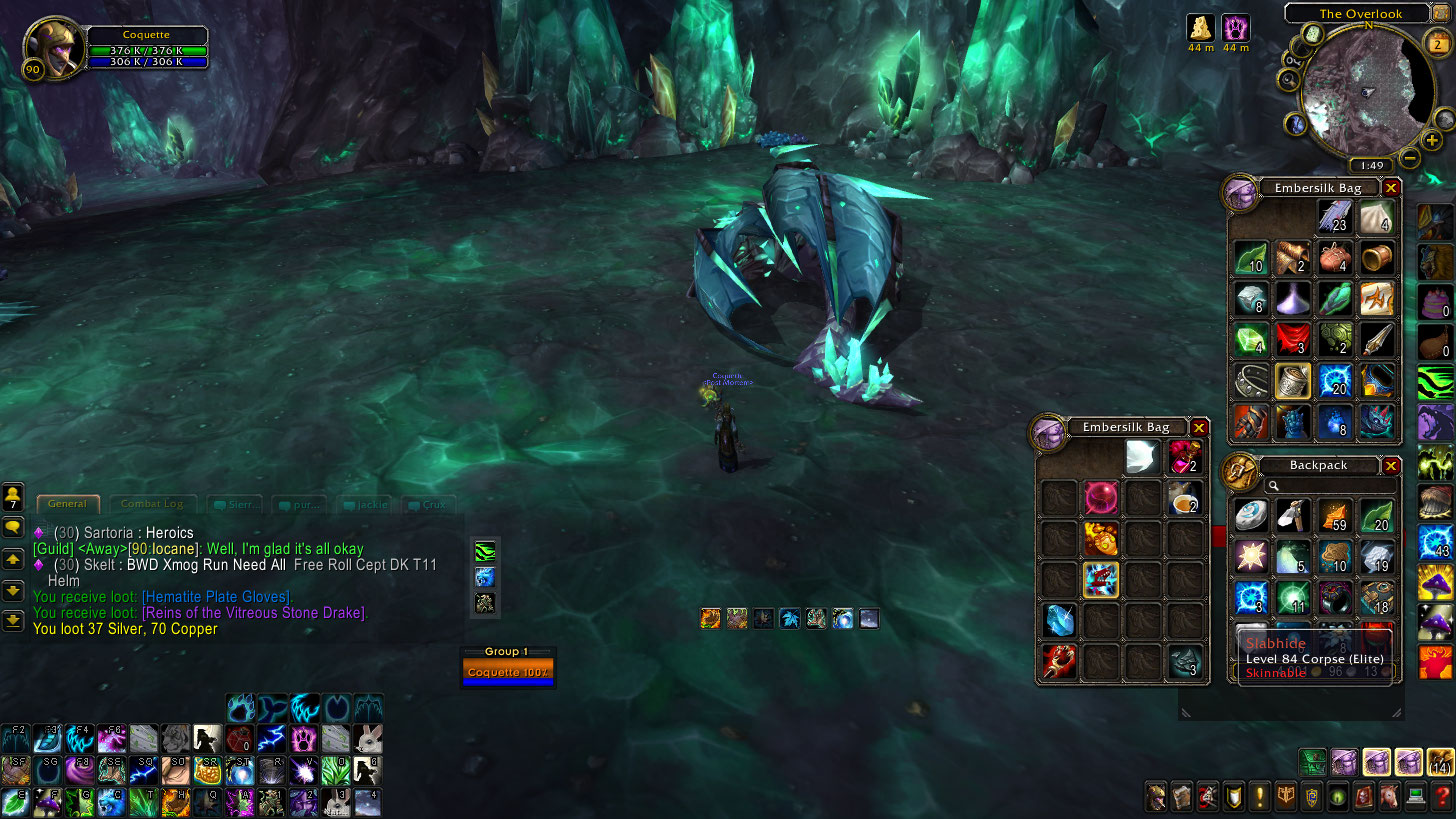
Task: Open the red question mark help button
Action: click(x=1440, y=797)
